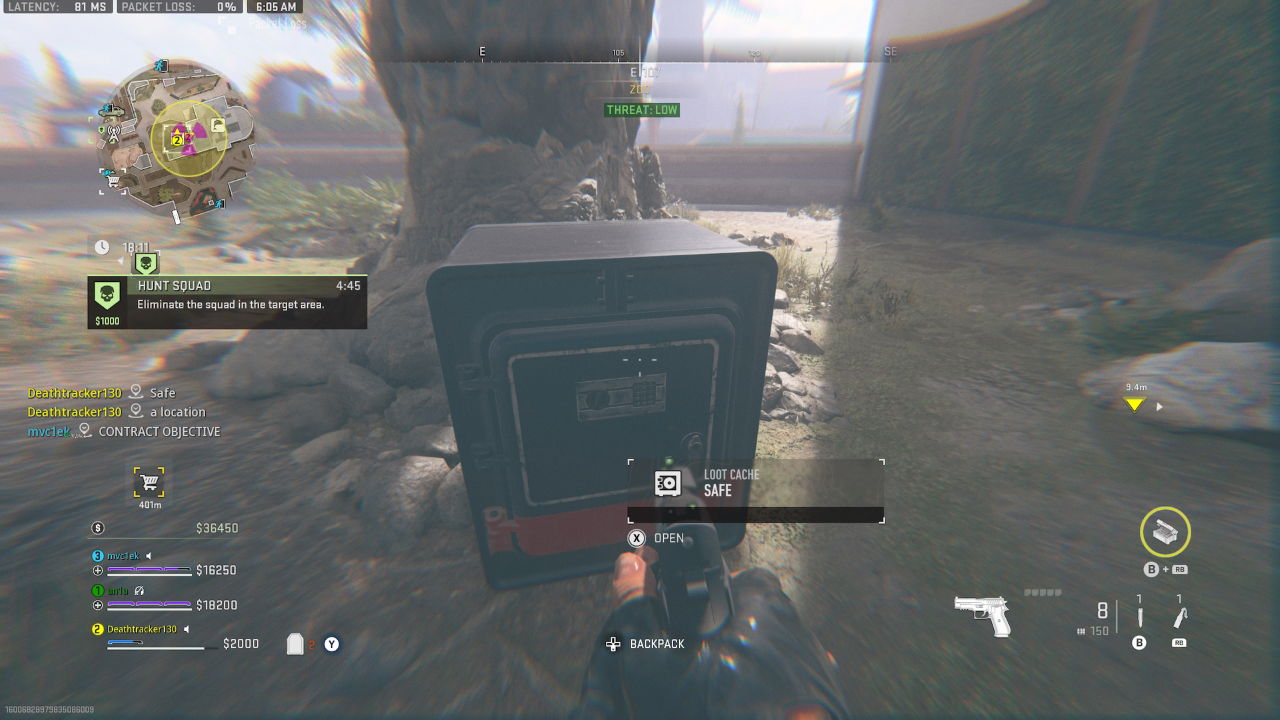Click the armor plate icon next to Y
1280x720 pixels.
click(295, 642)
